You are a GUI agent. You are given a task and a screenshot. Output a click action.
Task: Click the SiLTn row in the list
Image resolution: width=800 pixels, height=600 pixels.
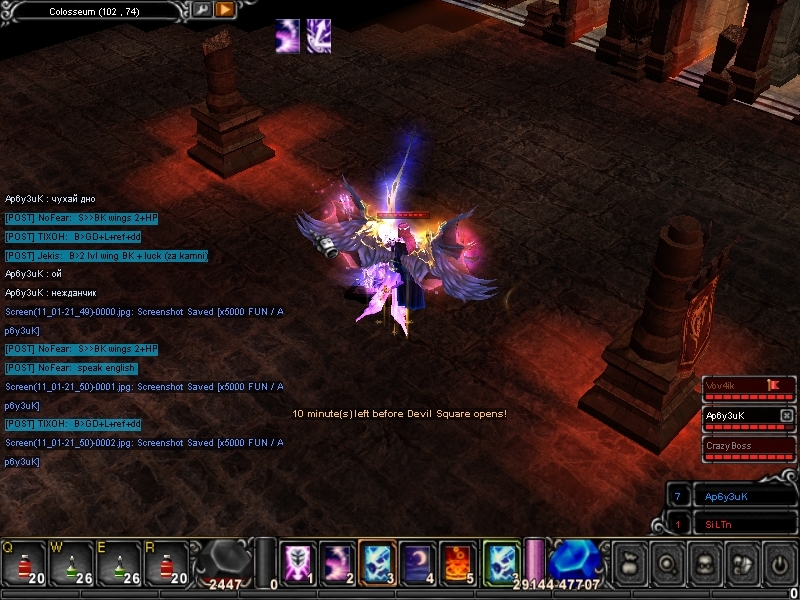tap(738, 524)
